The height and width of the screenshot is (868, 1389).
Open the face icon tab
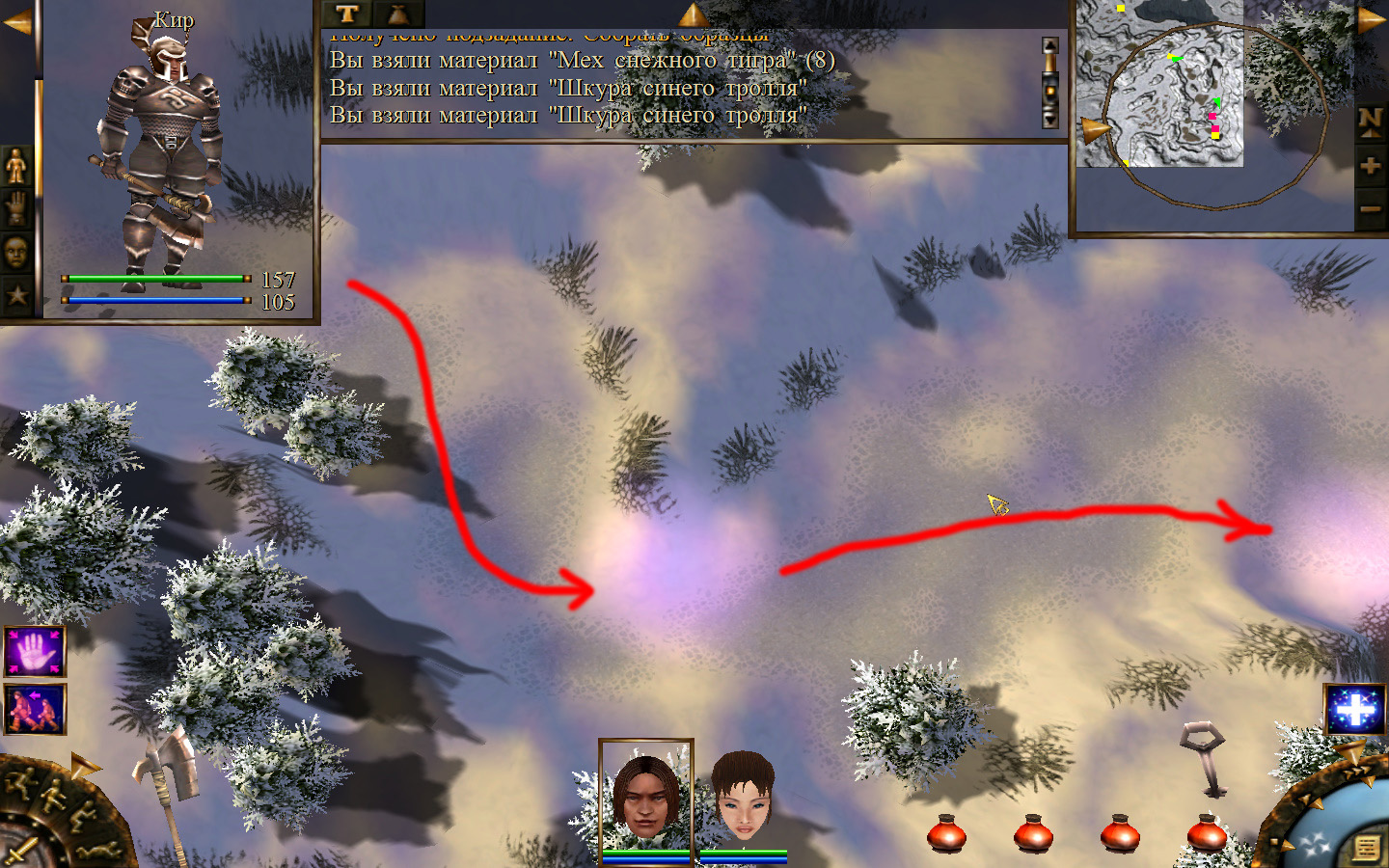click(x=16, y=253)
